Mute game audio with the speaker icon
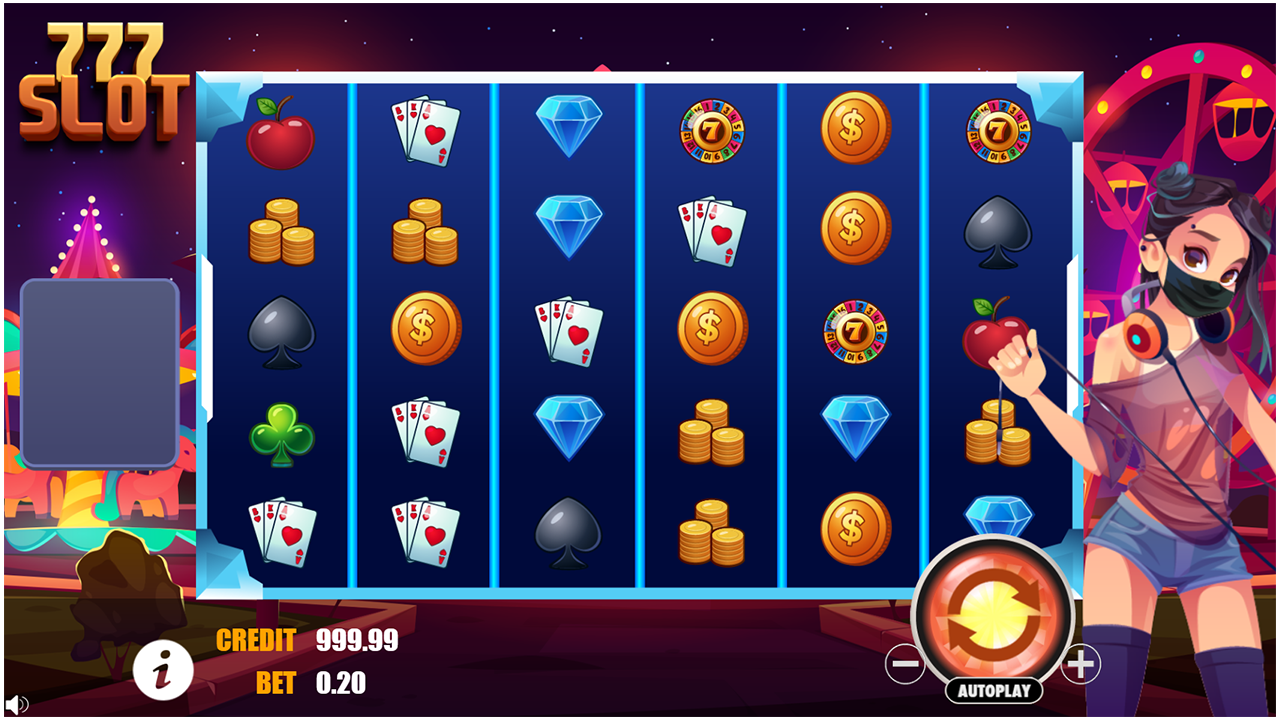This screenshot has width=1280, height=720. [14, 707]
